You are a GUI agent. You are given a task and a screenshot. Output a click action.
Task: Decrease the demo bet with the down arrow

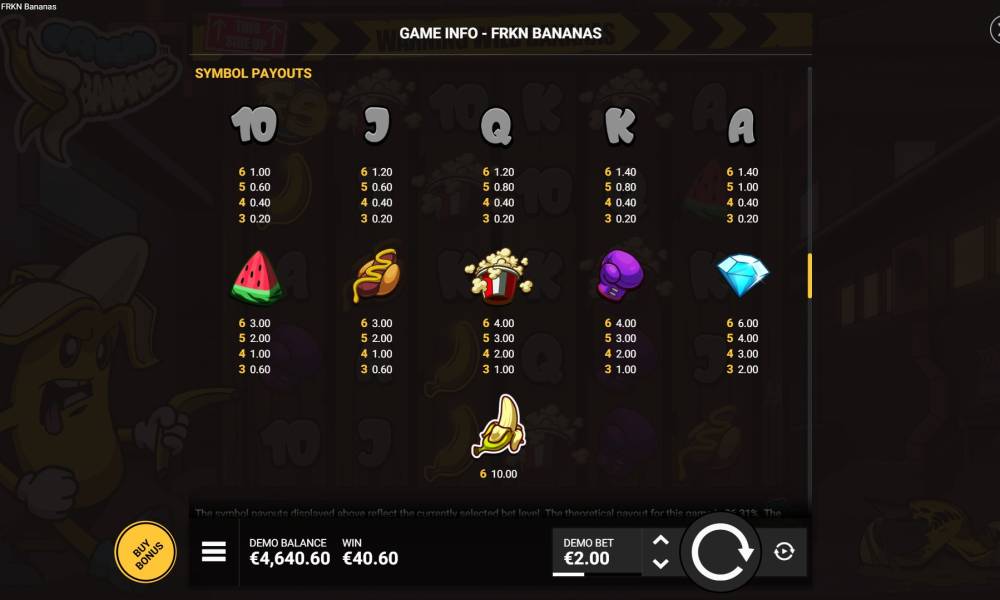[660, 563]
